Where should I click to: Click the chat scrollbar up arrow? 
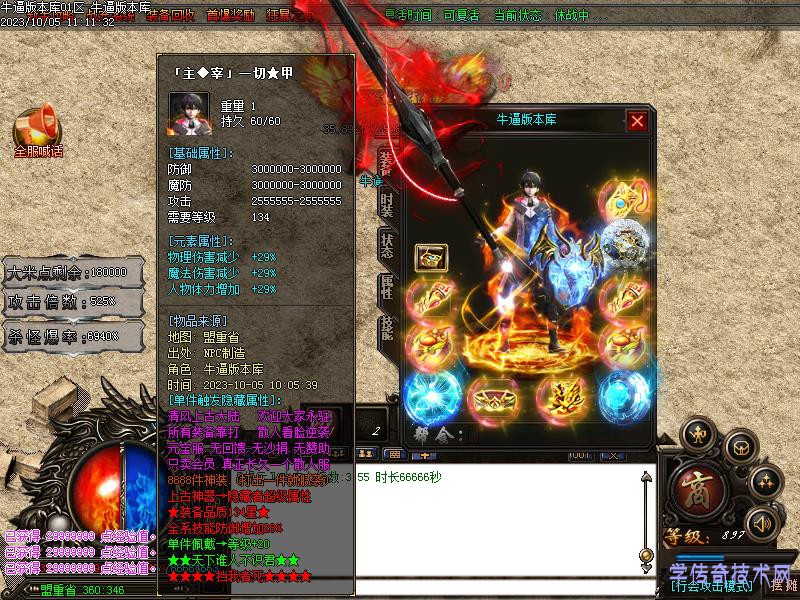point(646,476)
